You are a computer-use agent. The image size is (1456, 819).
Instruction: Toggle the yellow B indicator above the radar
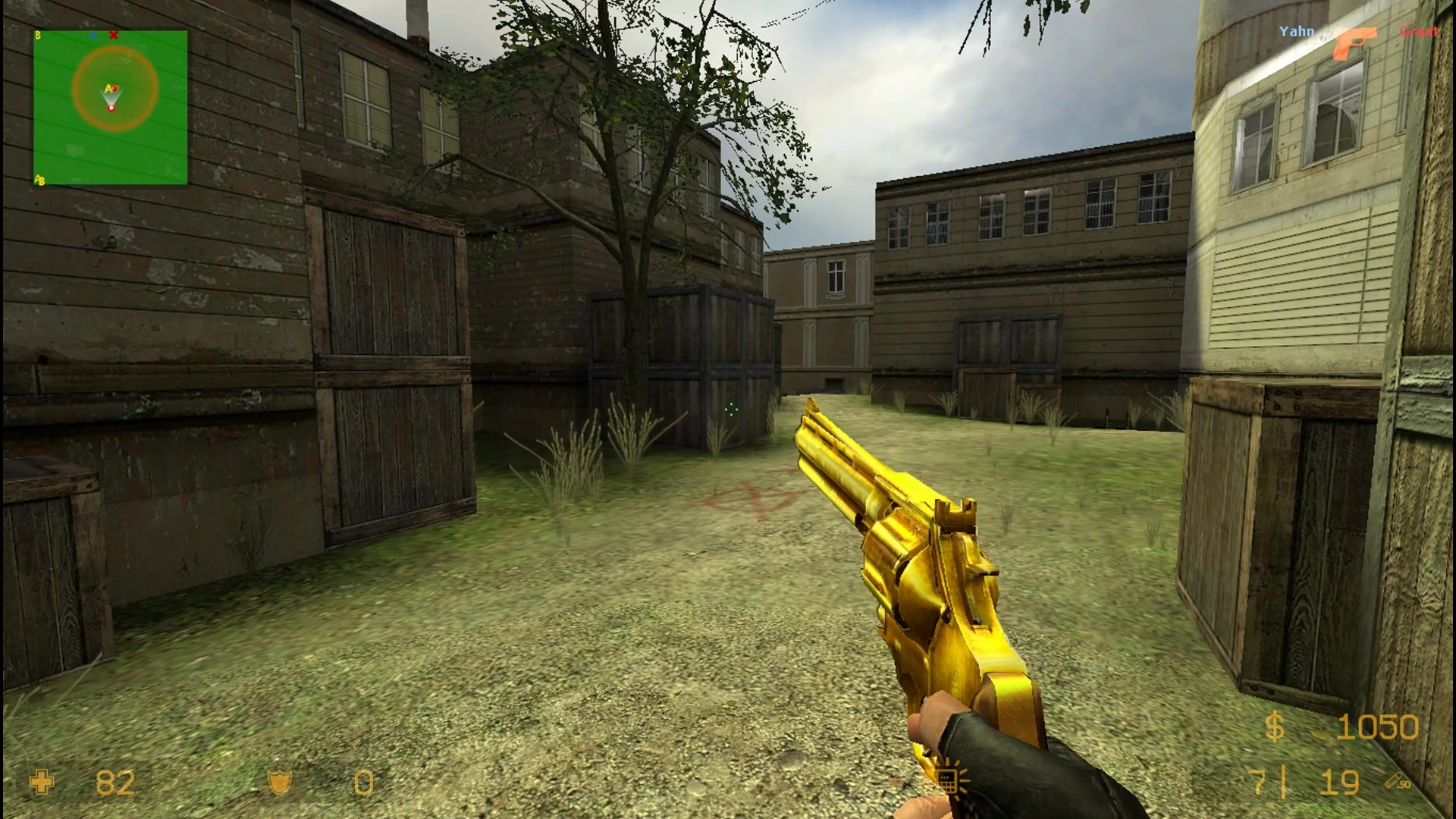tap(38, 34)
